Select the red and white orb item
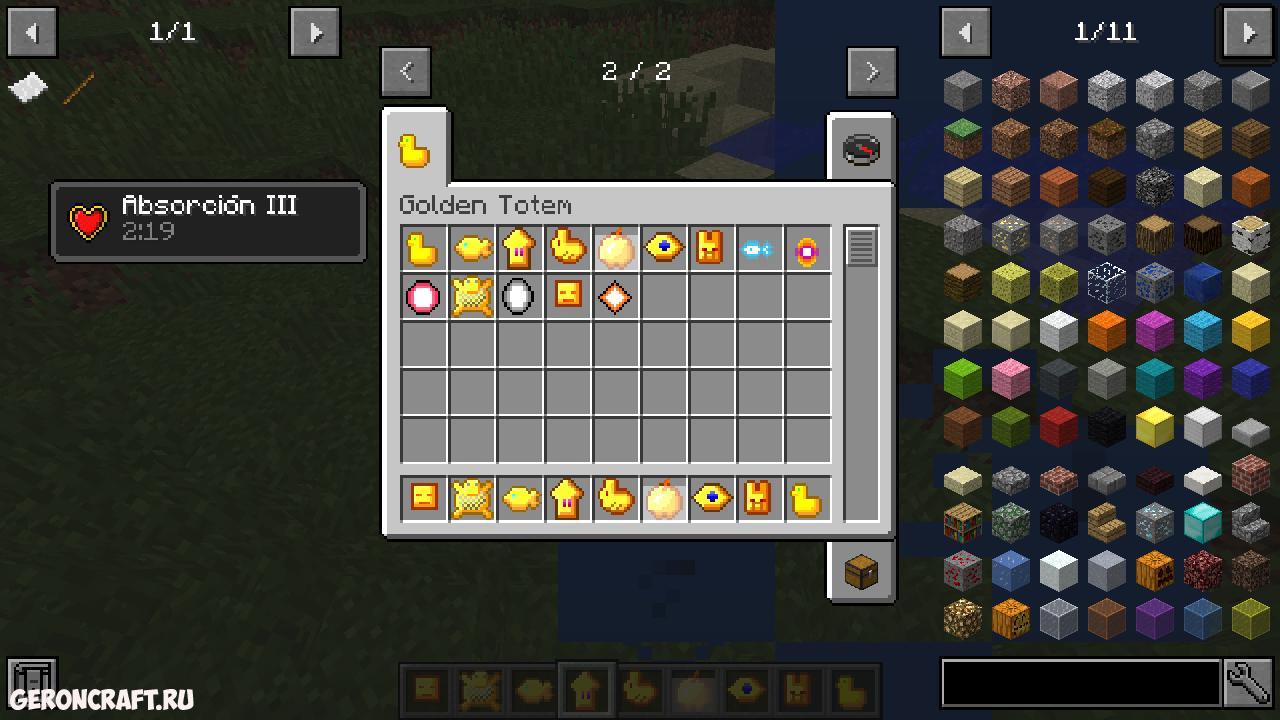 point(424,297)
